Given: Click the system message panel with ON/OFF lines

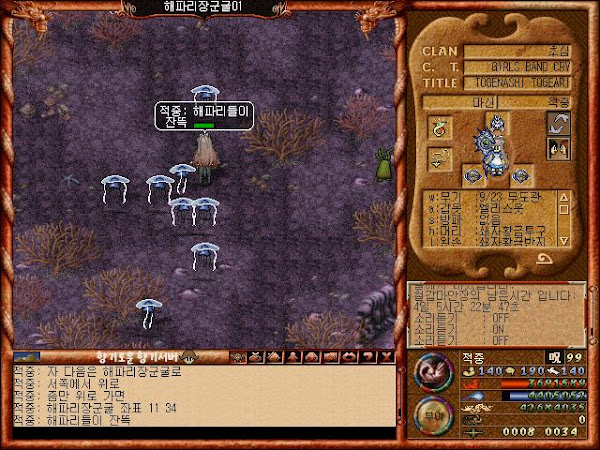Looking at the screenshot, I should [495, 313].
